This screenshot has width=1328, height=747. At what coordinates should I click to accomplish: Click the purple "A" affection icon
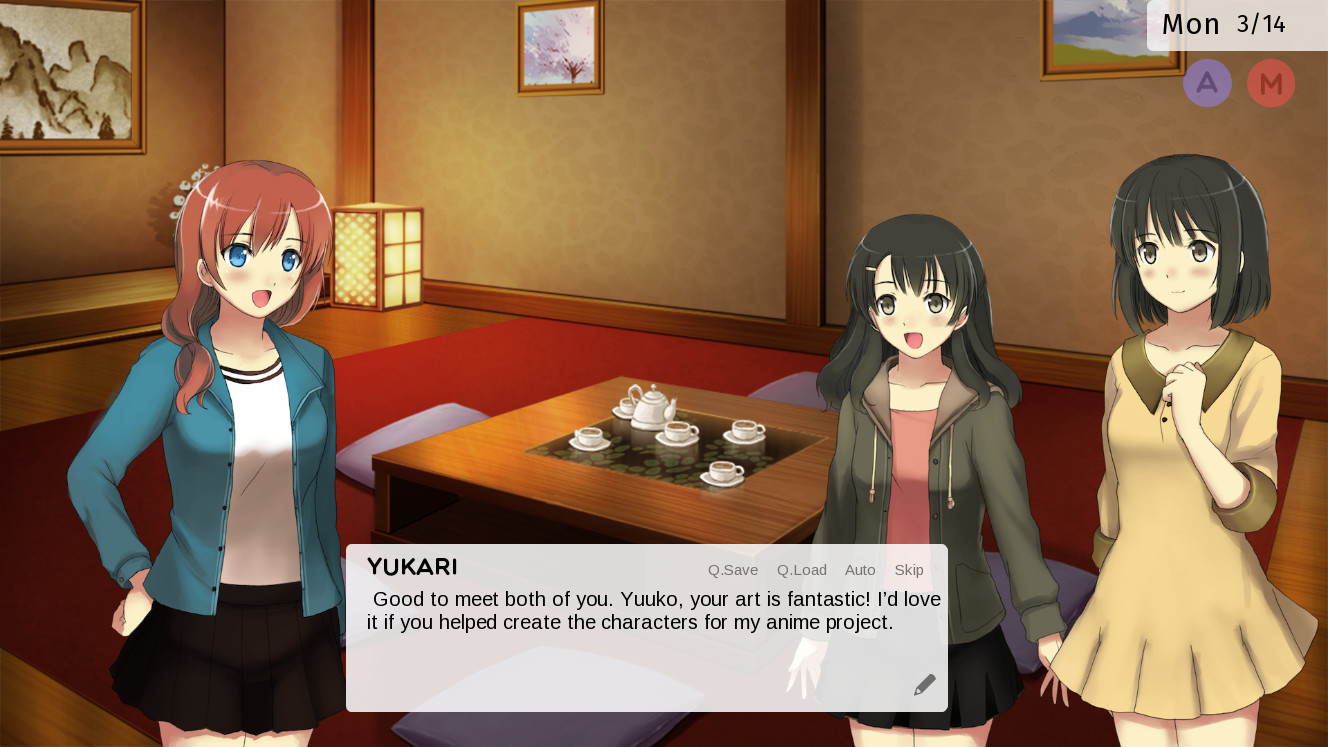coord(1207,83)
